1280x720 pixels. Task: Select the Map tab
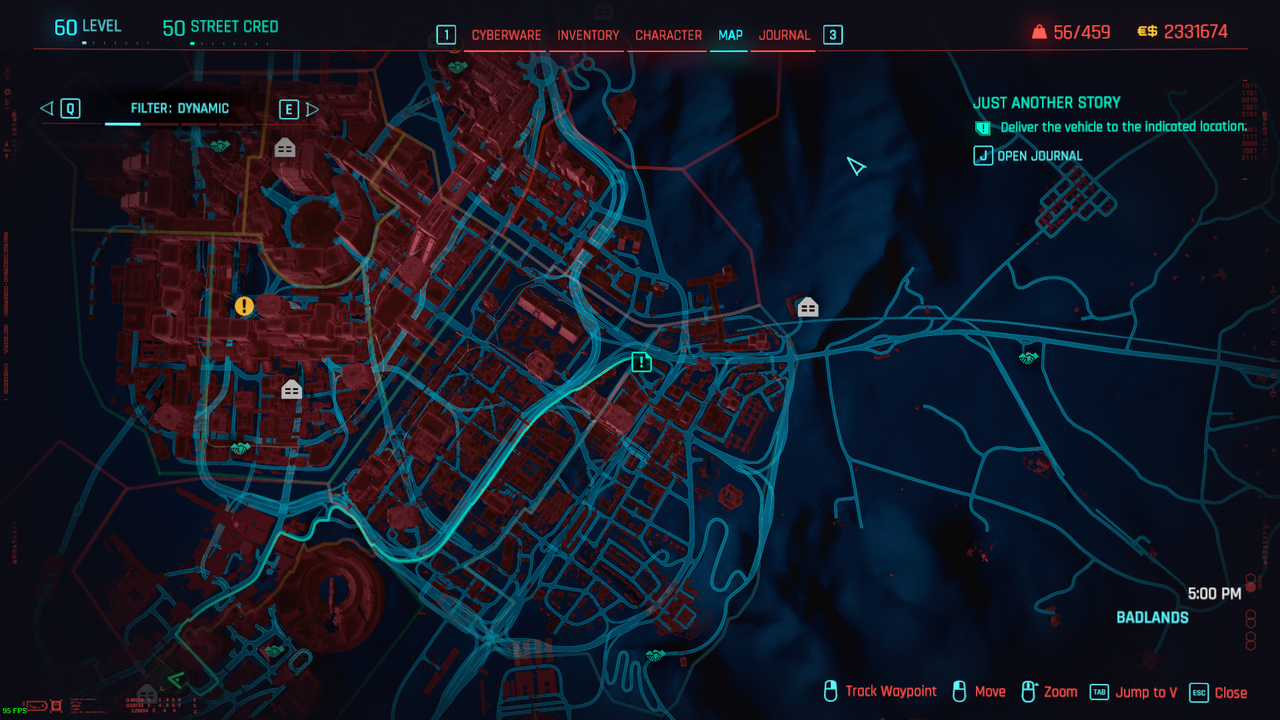(x=730, y=35)
